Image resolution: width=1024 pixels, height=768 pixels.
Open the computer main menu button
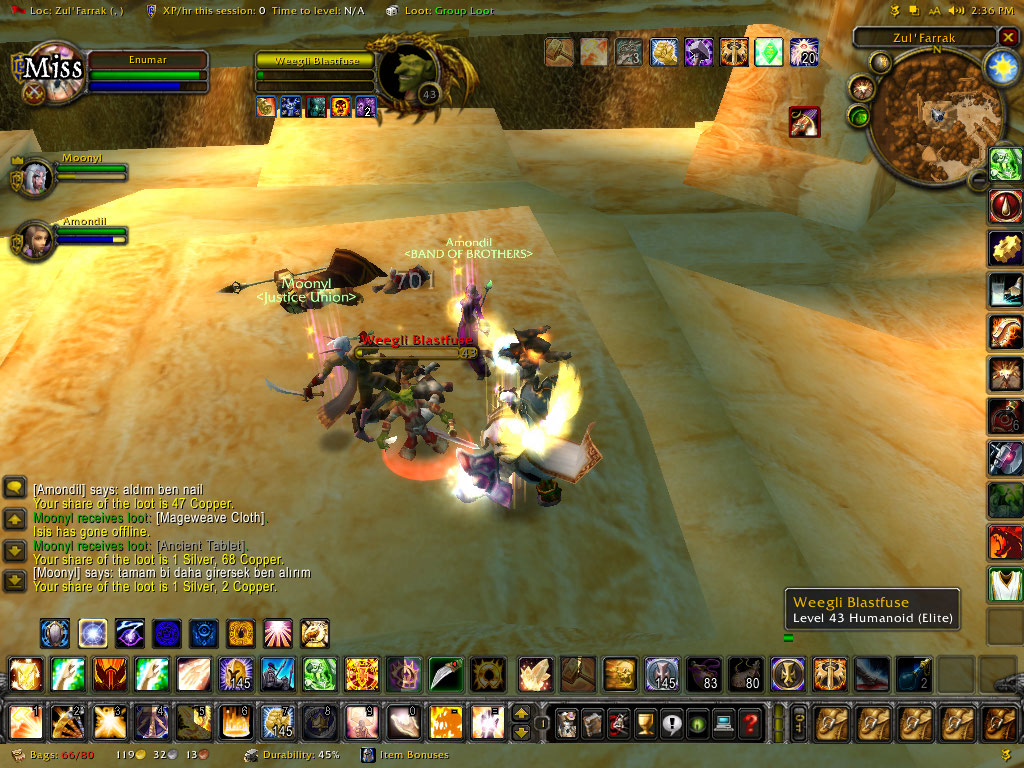click(x=723, y=722)
